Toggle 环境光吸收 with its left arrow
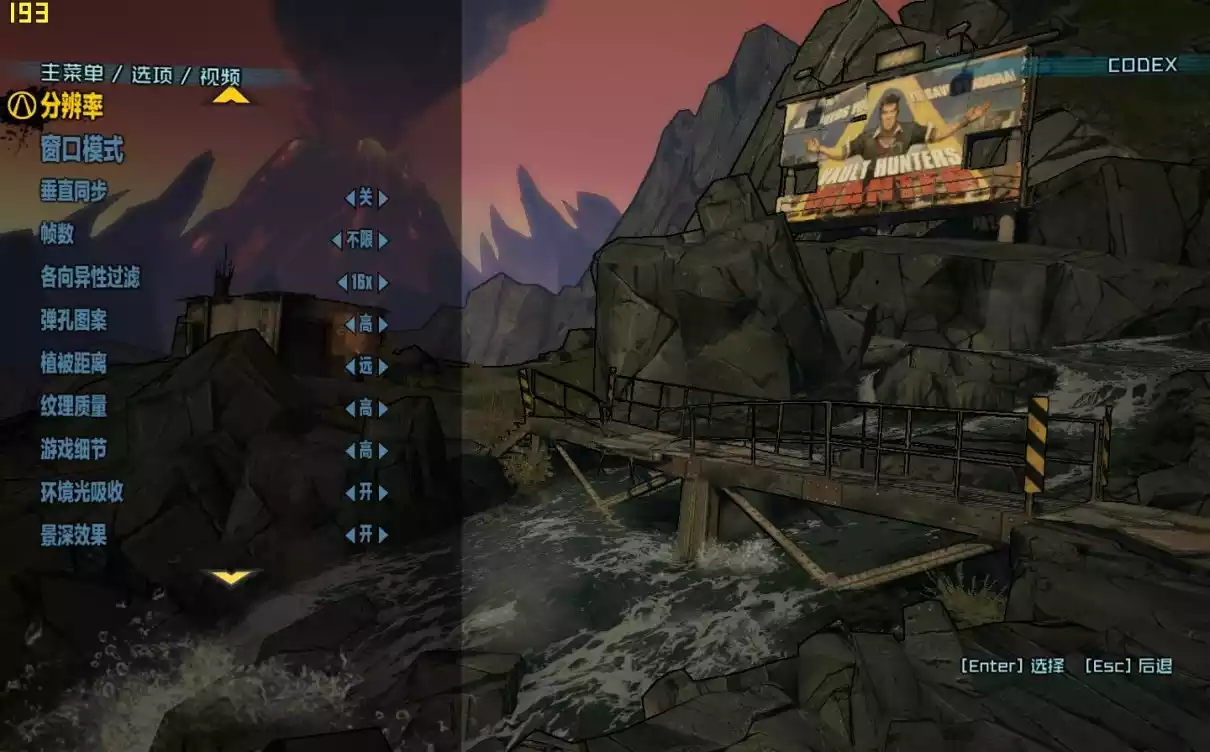The image size is (1210, 752). (350, 493)
